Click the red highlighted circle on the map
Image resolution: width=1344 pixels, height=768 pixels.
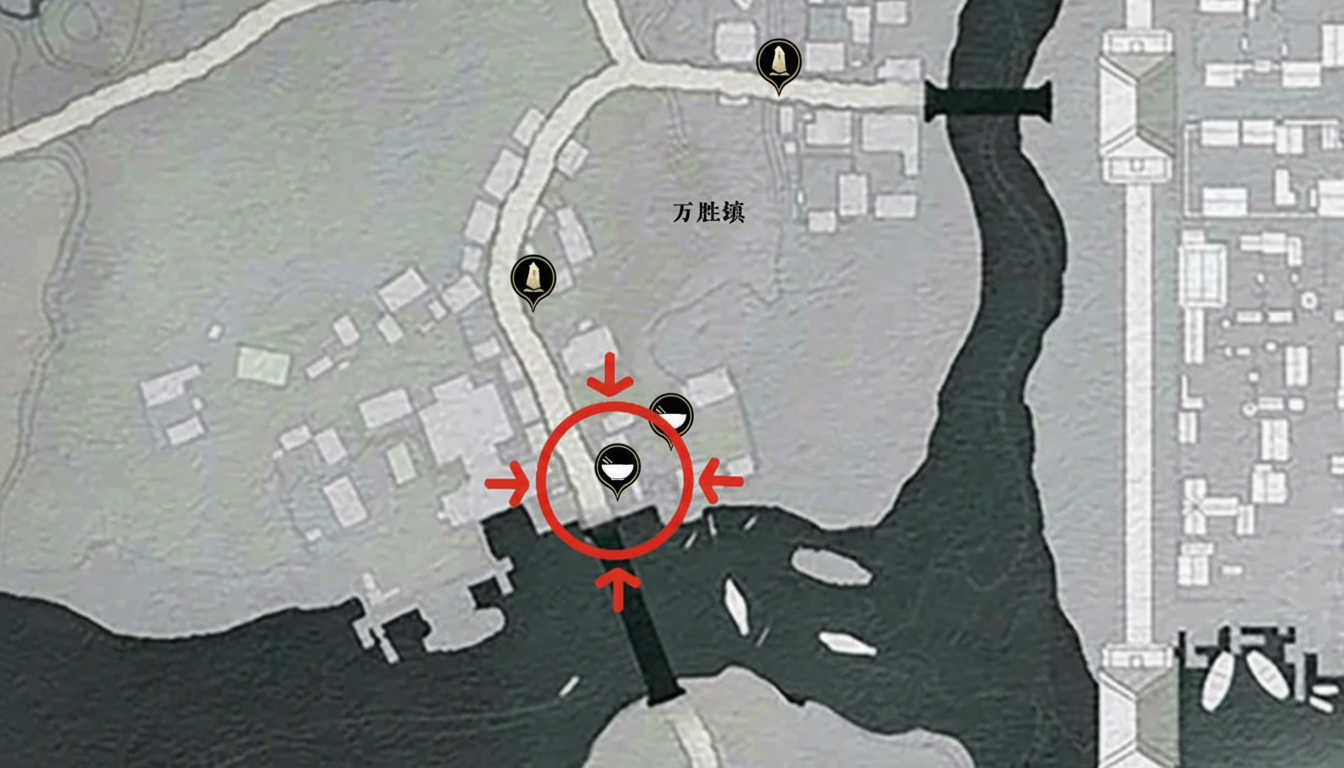coord(617,480)
